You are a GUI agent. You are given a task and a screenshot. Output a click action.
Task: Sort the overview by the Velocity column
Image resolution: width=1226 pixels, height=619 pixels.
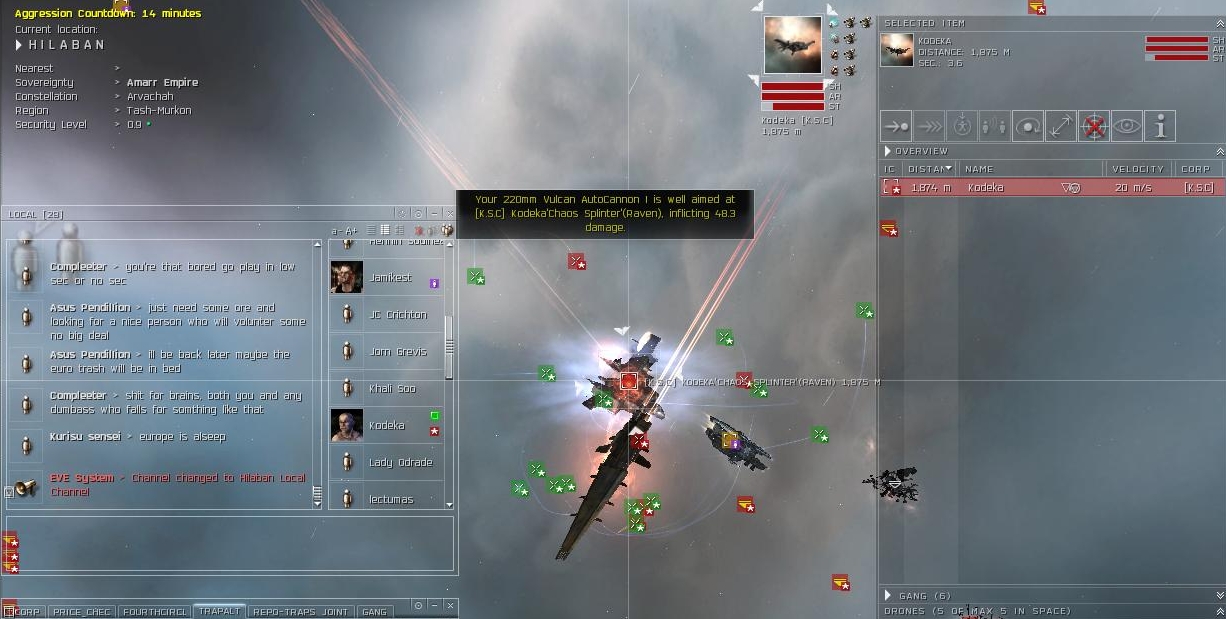tap(1137, 169)
